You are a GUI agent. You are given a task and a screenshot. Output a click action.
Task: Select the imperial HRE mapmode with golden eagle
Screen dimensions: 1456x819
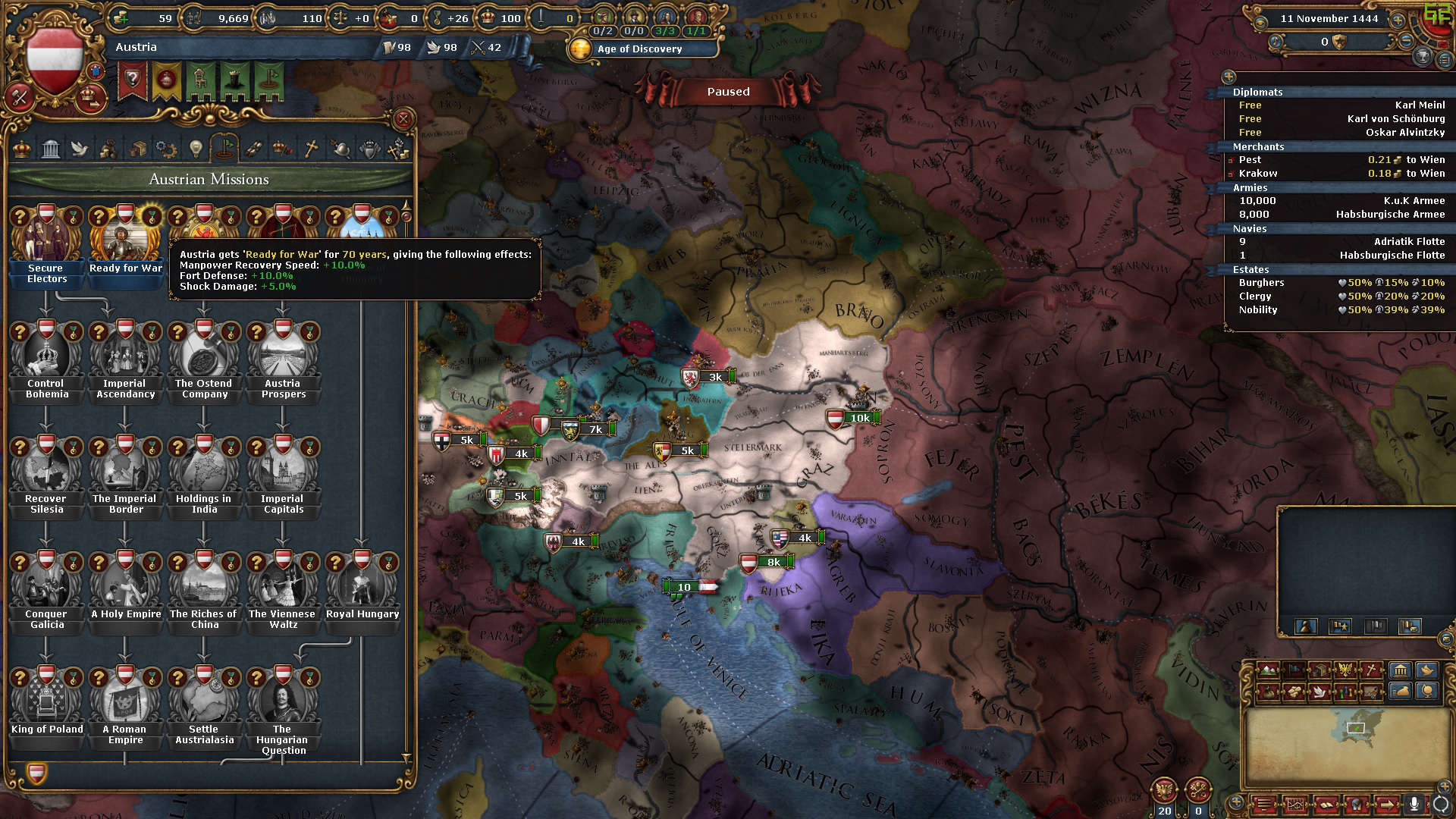tap(1345, 670)
